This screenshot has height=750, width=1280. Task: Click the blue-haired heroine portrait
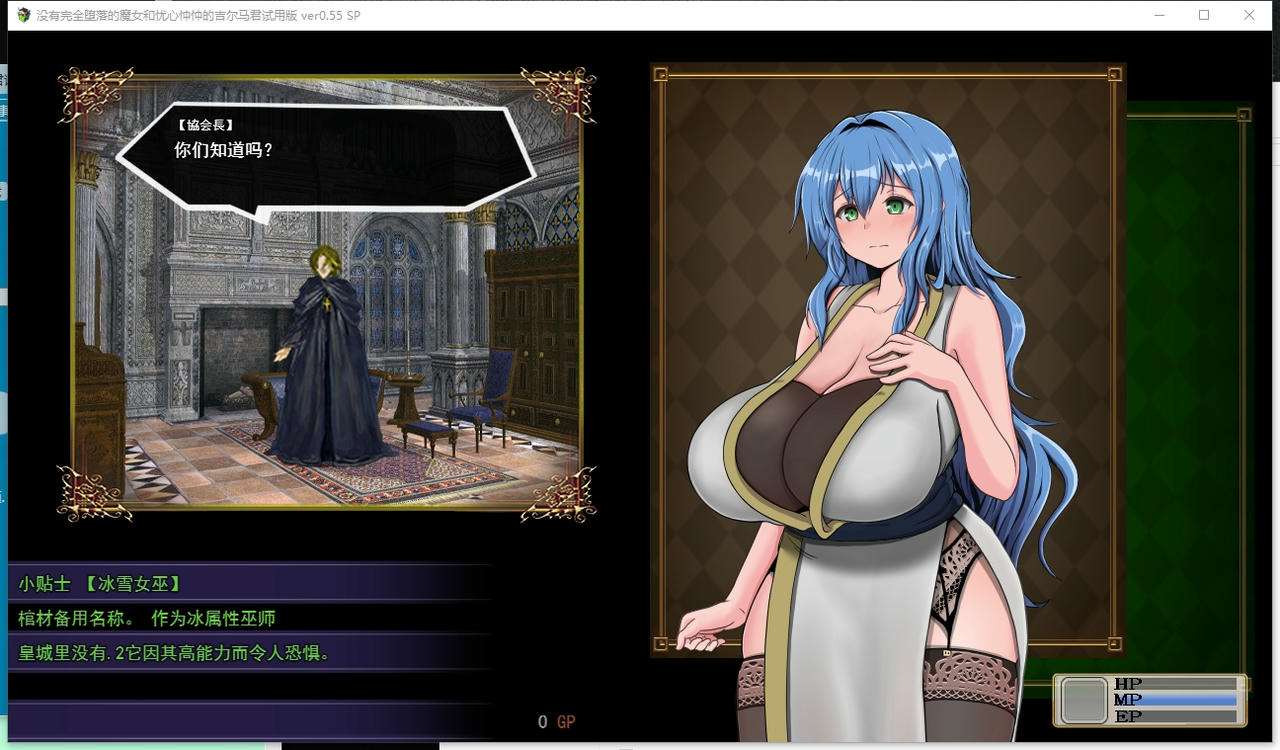coord(880,350)
